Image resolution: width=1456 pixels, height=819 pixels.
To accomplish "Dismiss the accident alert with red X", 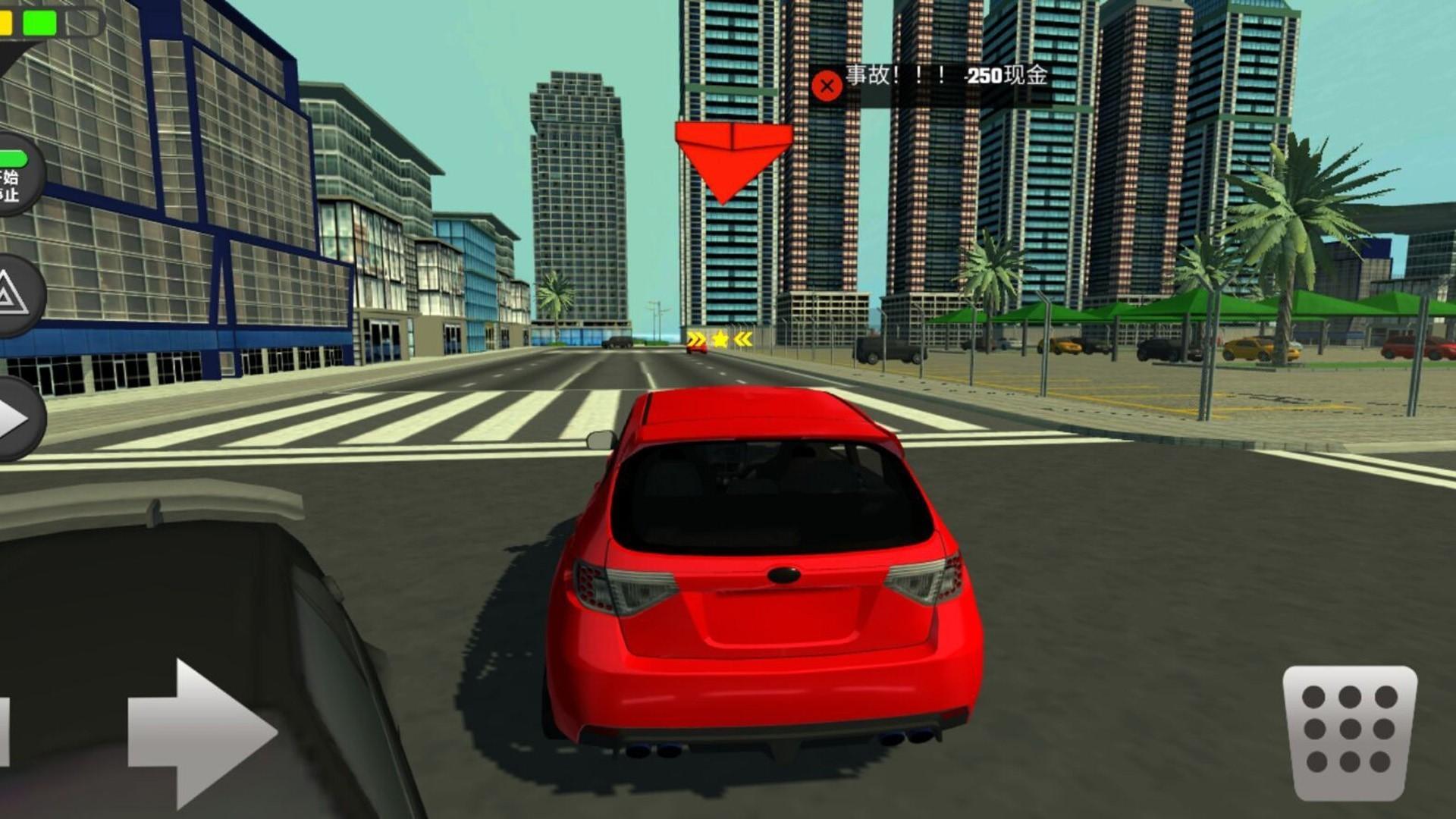I will [827, 85].
